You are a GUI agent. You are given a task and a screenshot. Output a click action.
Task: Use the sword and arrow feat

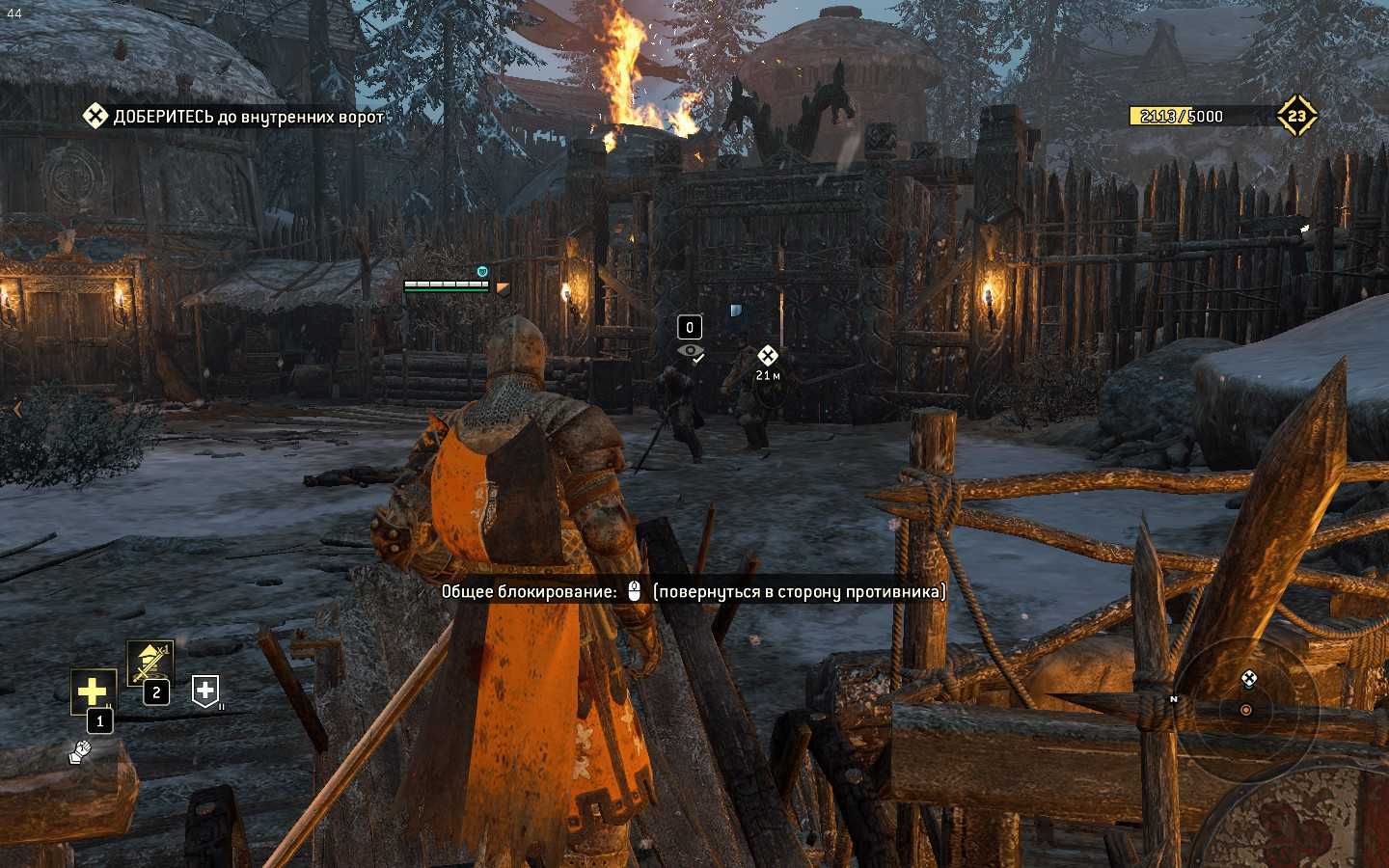(x=150, y=663)
